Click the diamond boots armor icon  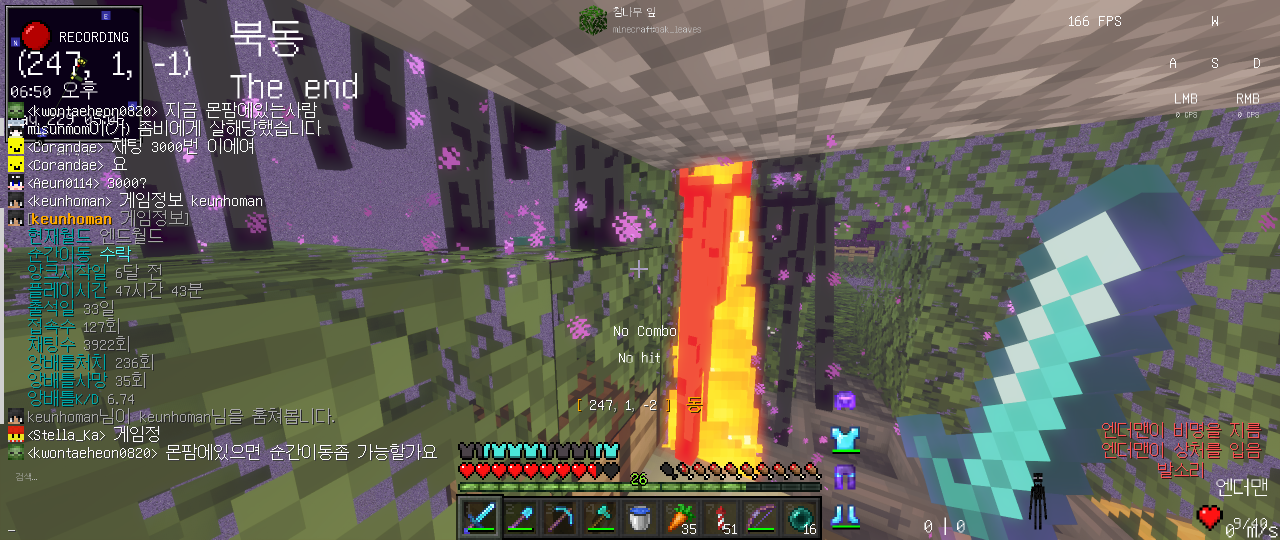[x=845, y=515]
